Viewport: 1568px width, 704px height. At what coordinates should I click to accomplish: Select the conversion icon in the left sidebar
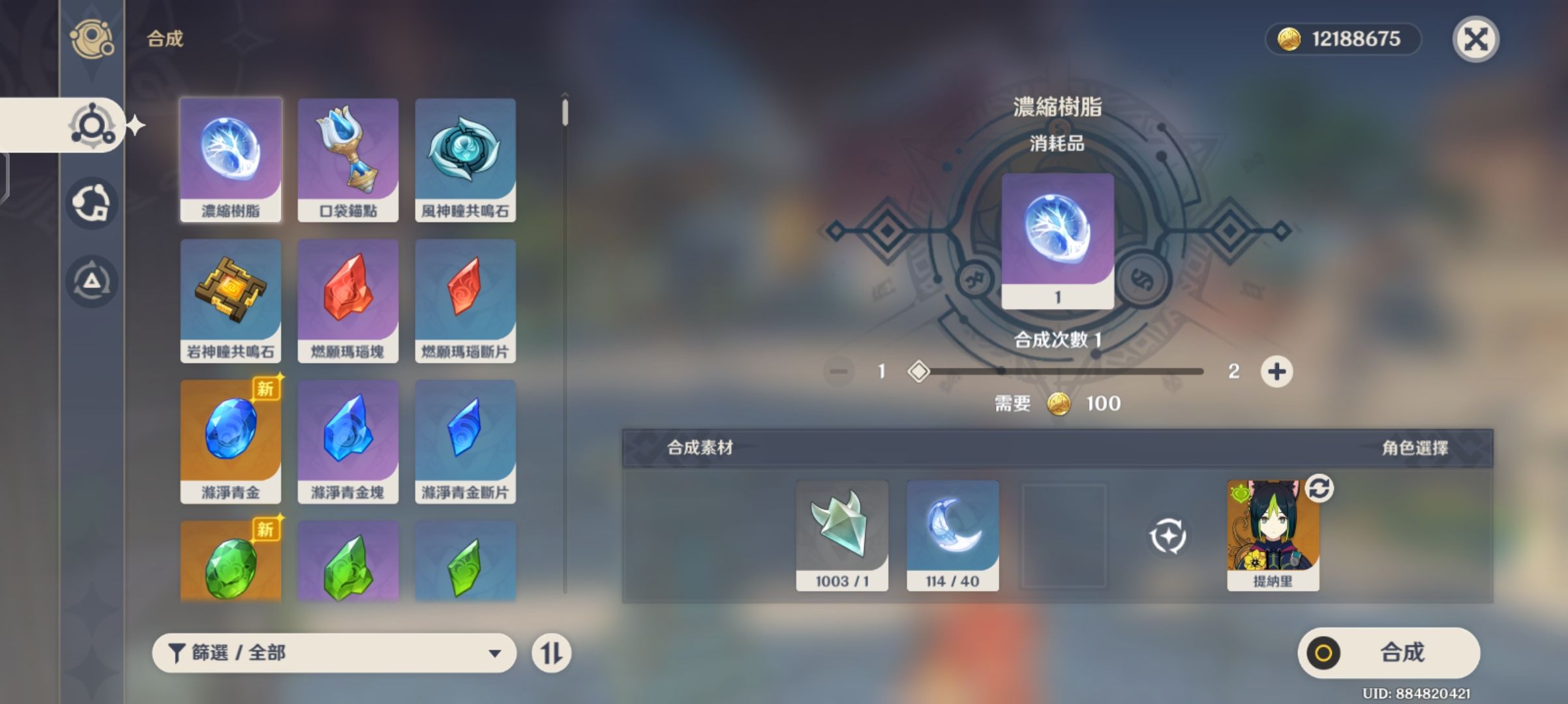[91, 202]
